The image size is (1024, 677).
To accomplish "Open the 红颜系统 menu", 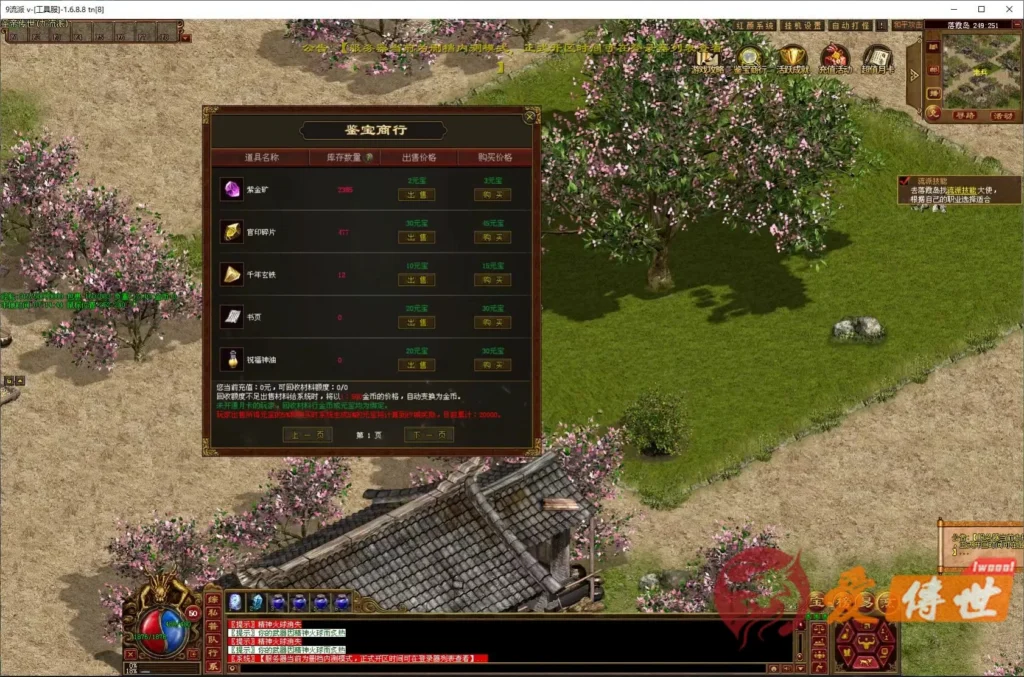I will coord(753,25).
